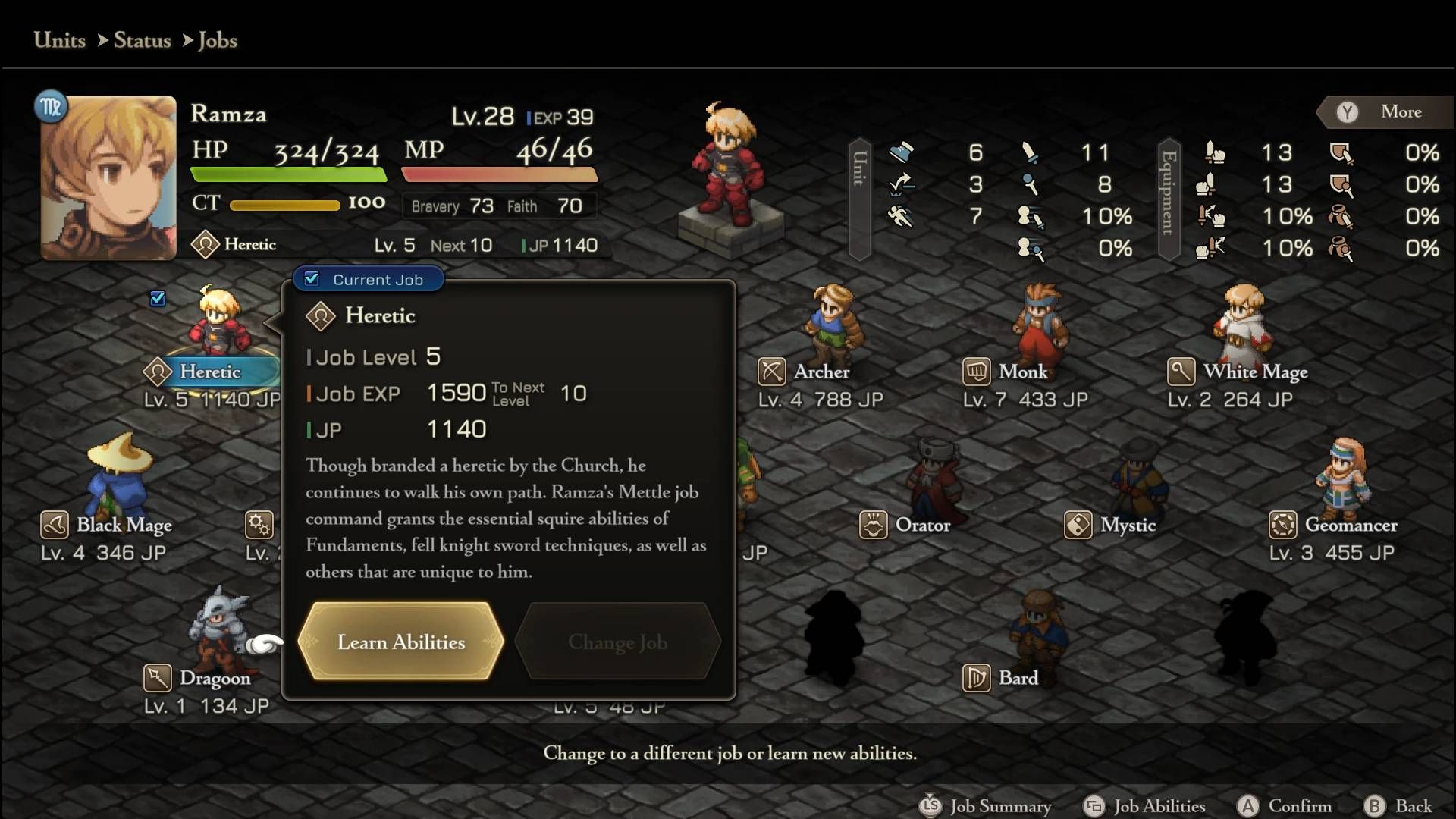Select the Geomancer job icon
Viewport: 1456px width, 819px height.
pos(1282,525)
